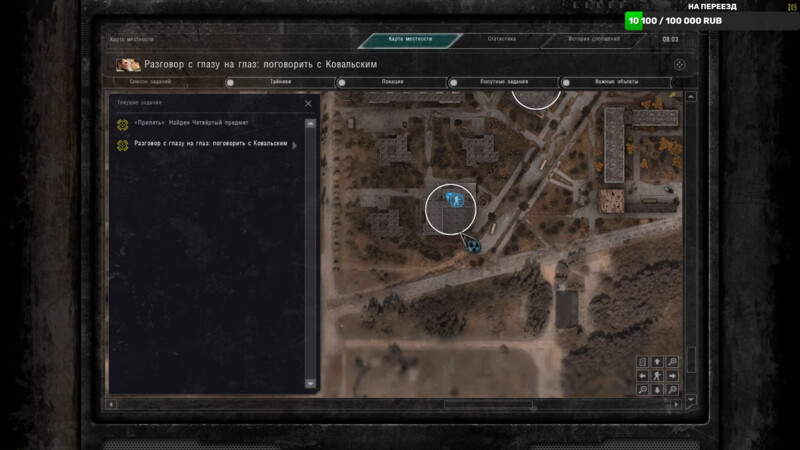Click the quest marker circle on the map
800x450 pixels.
coord(451,208)
